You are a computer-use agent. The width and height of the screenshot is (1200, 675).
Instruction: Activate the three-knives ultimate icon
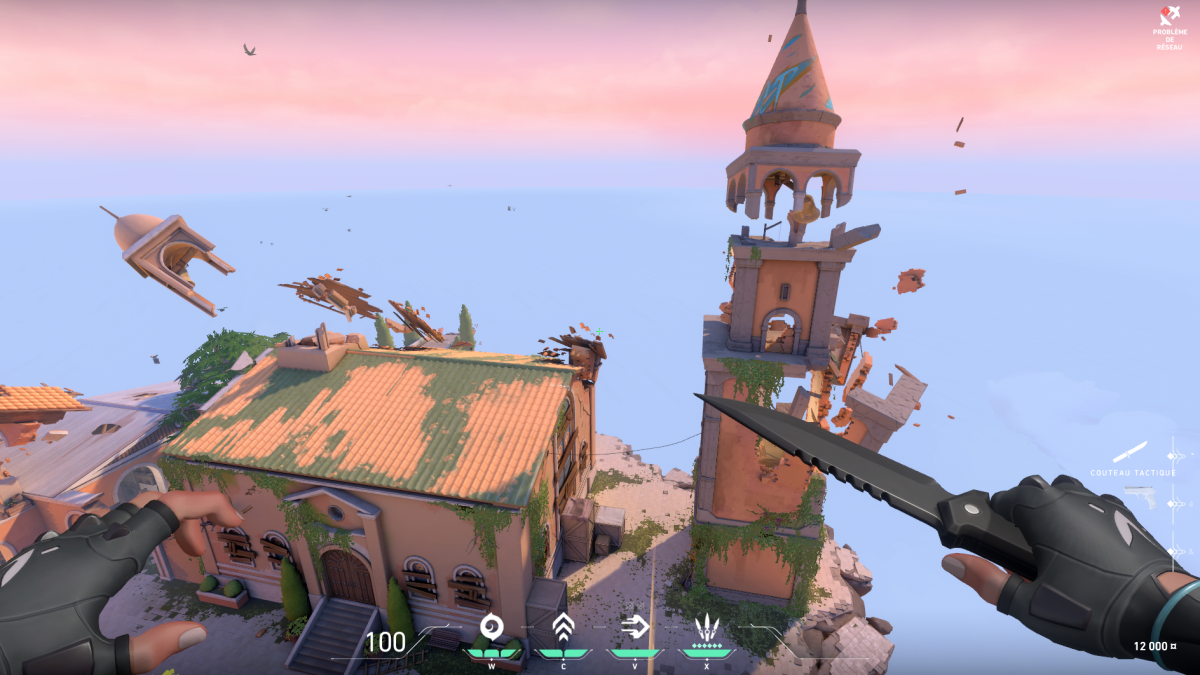click(x=707, y=628)
